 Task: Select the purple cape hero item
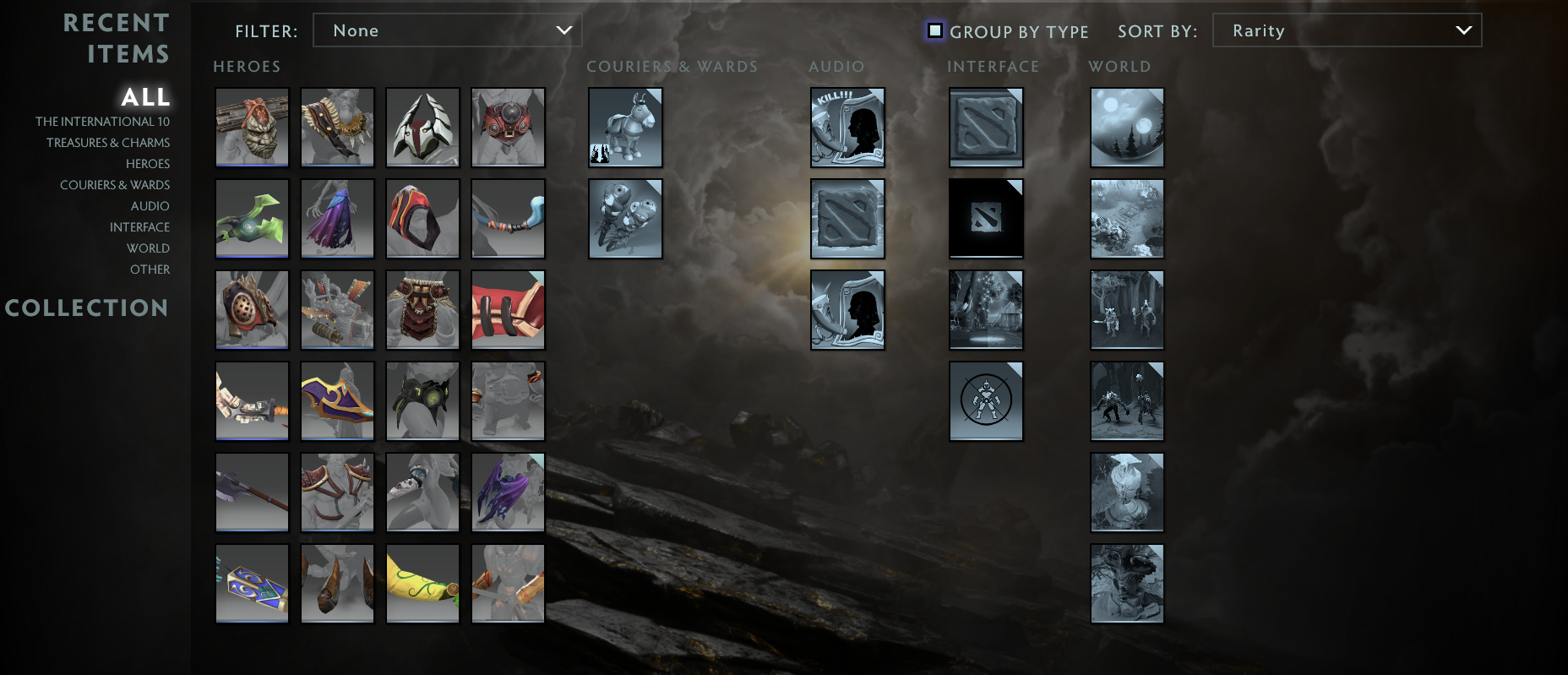(337, 219)
